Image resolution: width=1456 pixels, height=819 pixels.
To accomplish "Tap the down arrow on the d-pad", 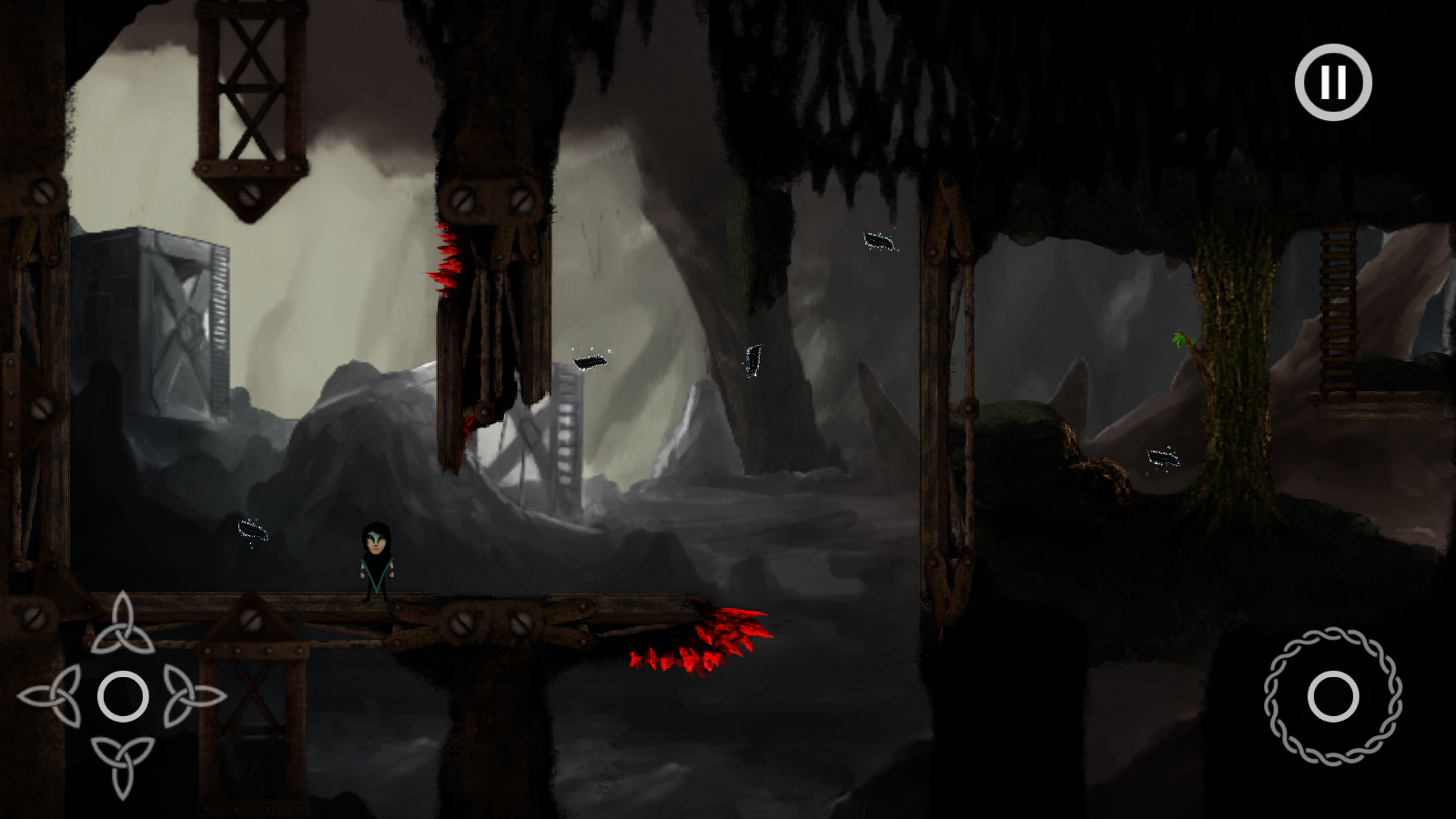I will pos(122,766).
